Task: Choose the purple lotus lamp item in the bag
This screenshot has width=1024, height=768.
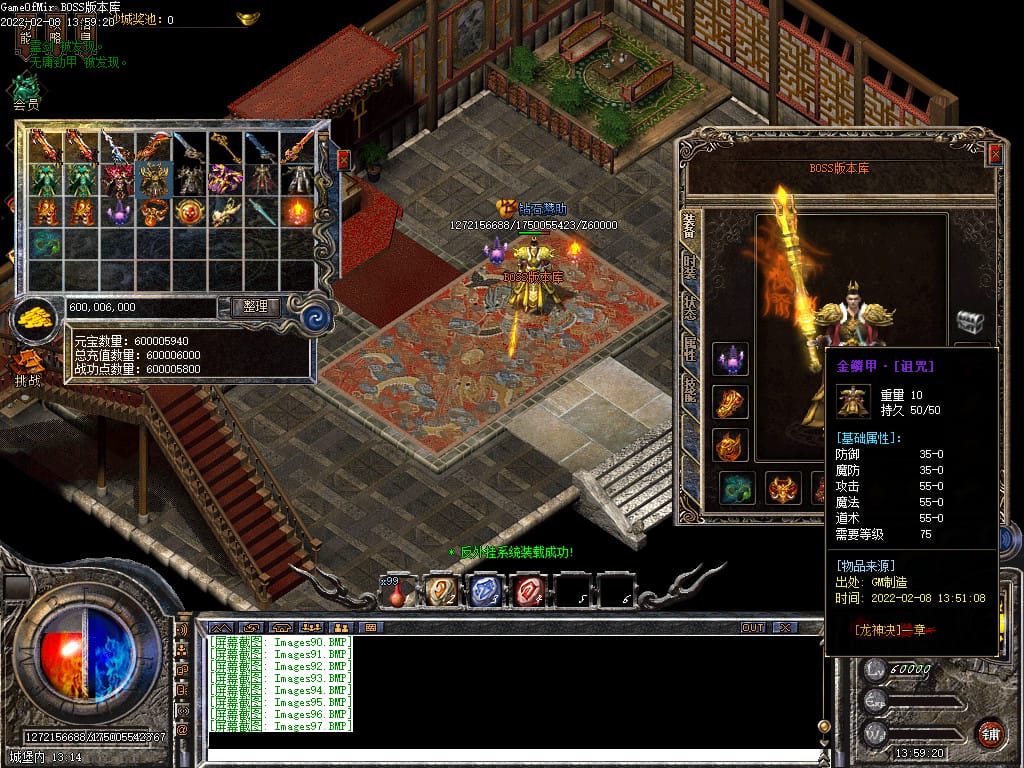Action: point(117,212)
